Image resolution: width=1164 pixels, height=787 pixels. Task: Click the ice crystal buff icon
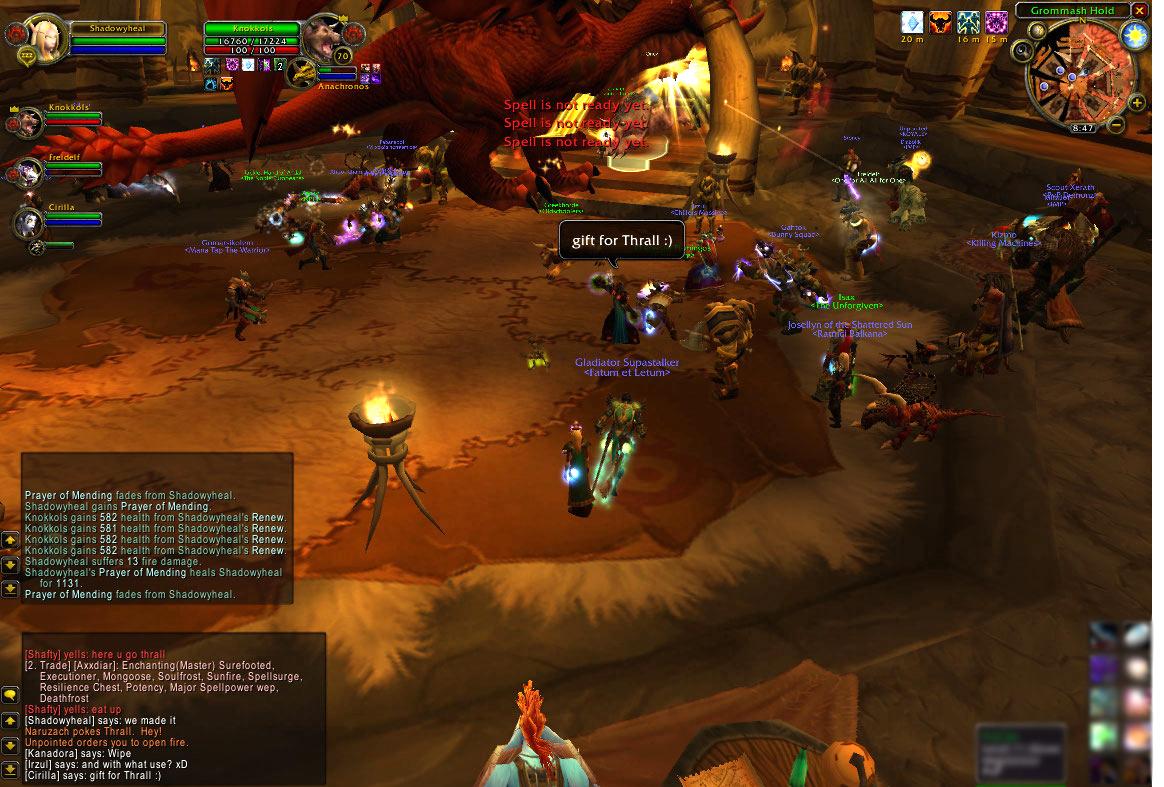912,22
